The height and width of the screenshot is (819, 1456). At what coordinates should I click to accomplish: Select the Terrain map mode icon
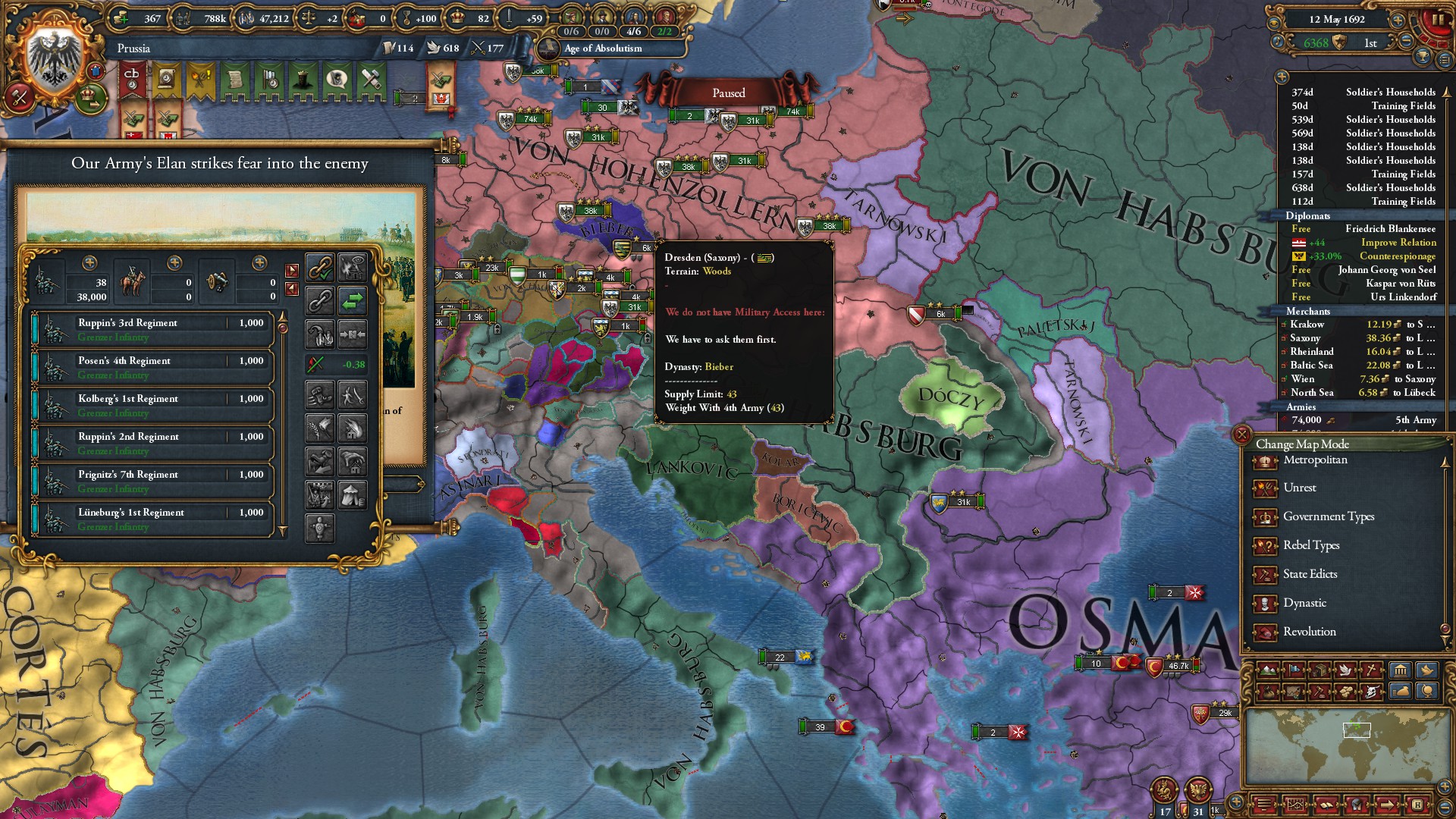[x=1267, y=670]
